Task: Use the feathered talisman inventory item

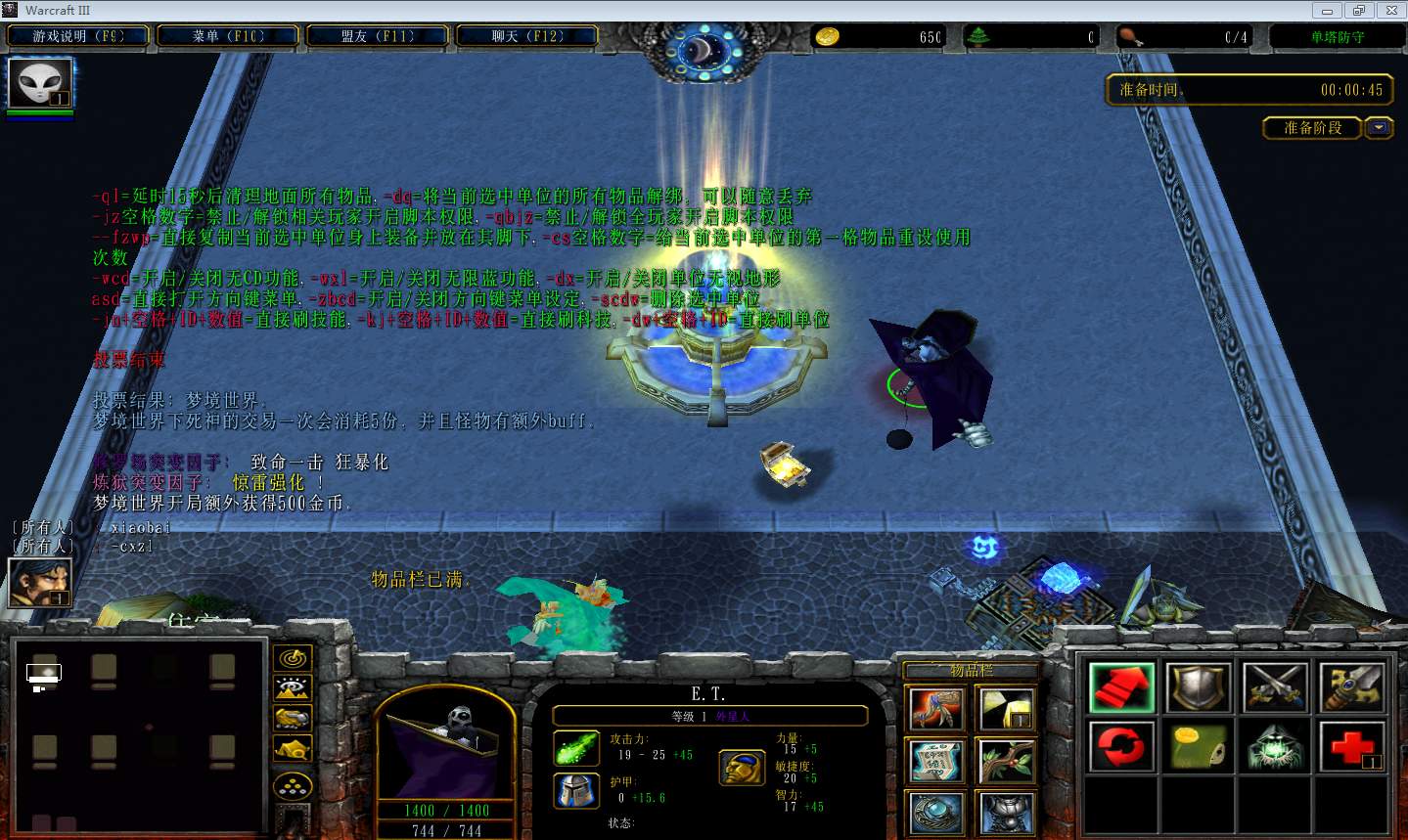Action: point(937,709)
